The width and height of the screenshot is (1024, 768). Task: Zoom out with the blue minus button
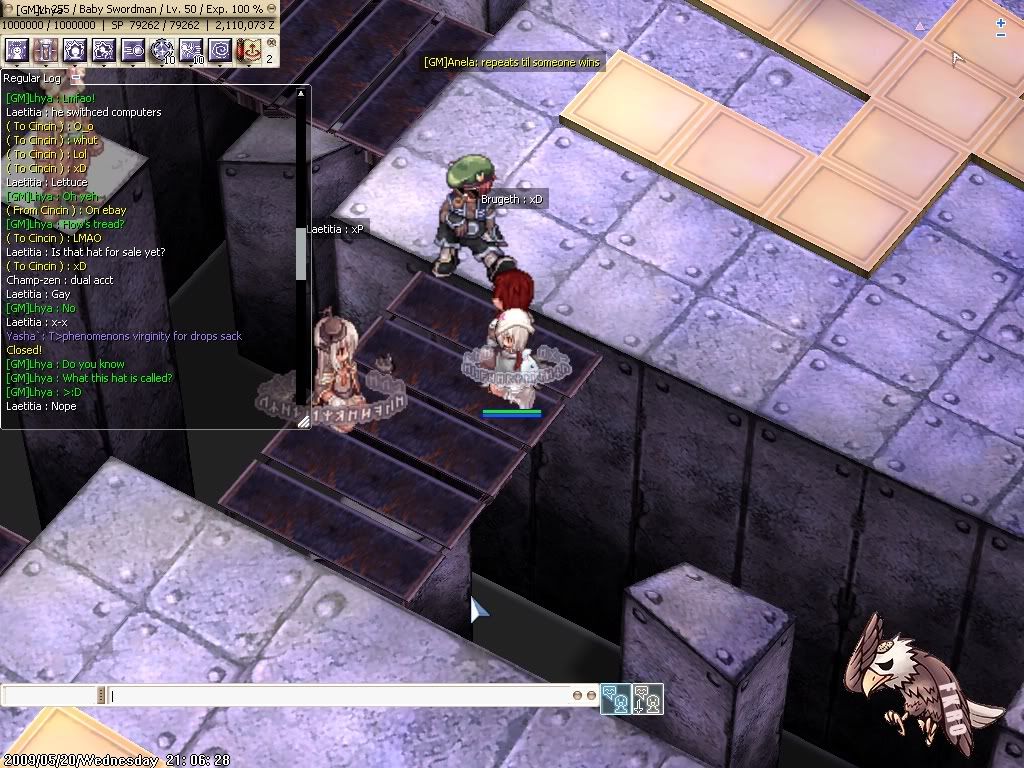pyautogui.click(x=1001, y=36)
